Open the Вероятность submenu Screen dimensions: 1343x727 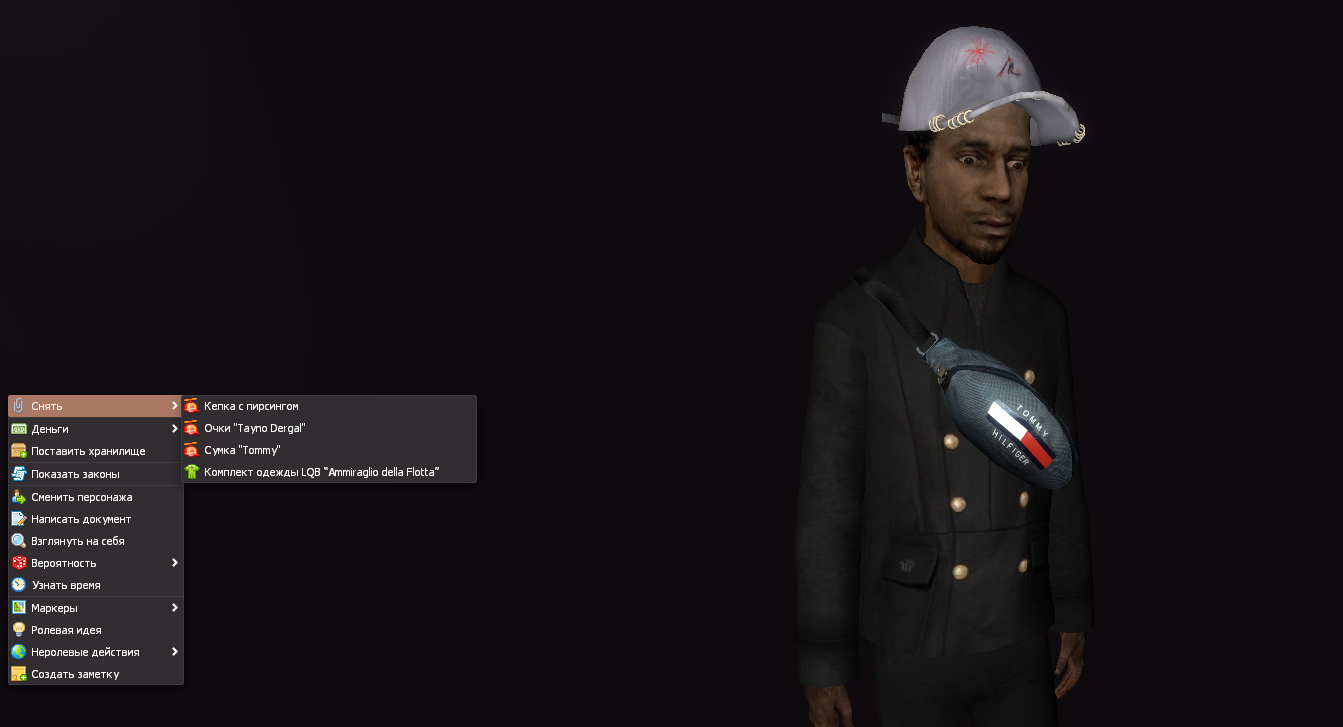(x=95, y=563)
